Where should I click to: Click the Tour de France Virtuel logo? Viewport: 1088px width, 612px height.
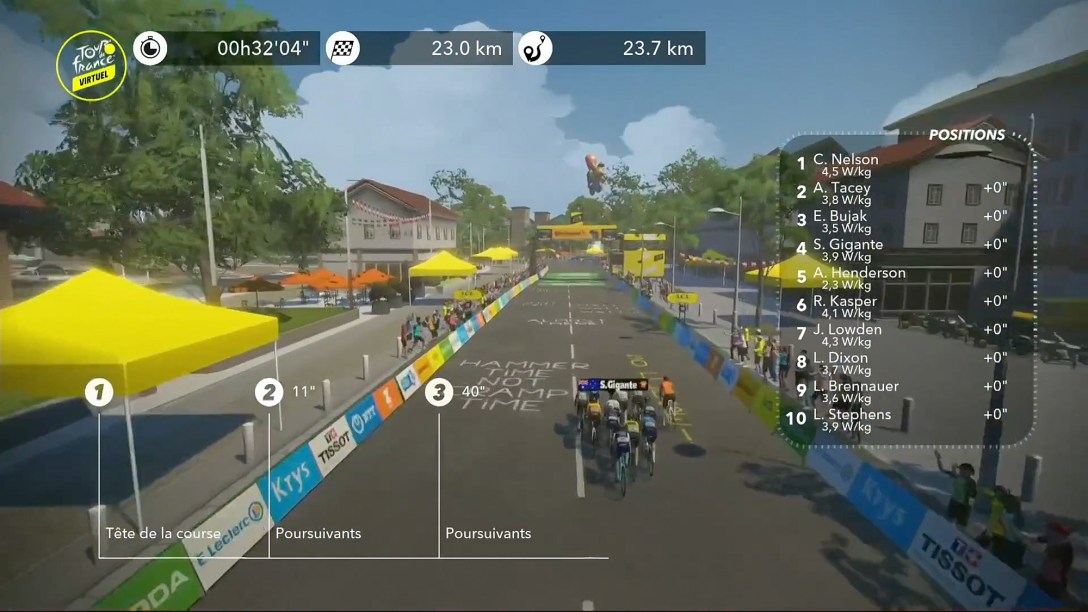pos(91,65)
